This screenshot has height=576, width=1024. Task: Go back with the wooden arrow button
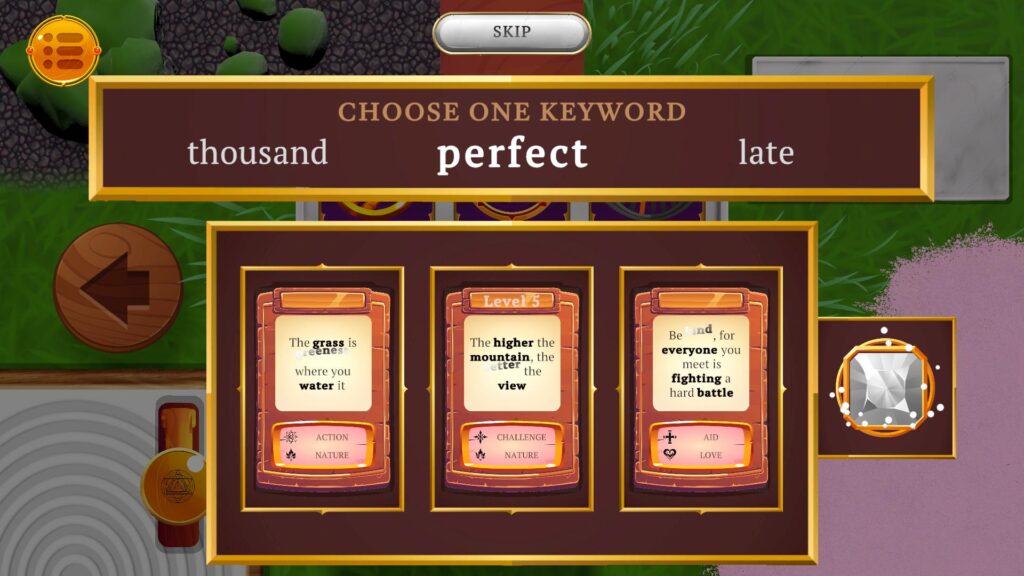click(x=118, y=287)
